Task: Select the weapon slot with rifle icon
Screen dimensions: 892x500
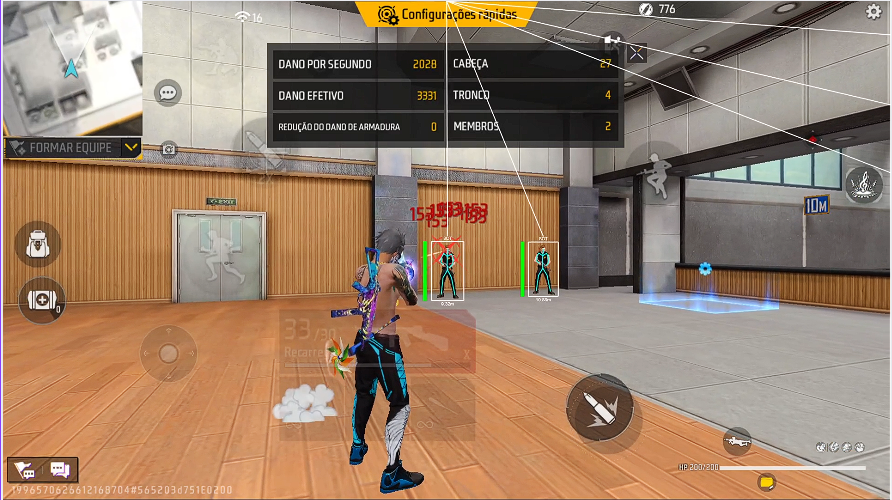Action: (737, 439)
